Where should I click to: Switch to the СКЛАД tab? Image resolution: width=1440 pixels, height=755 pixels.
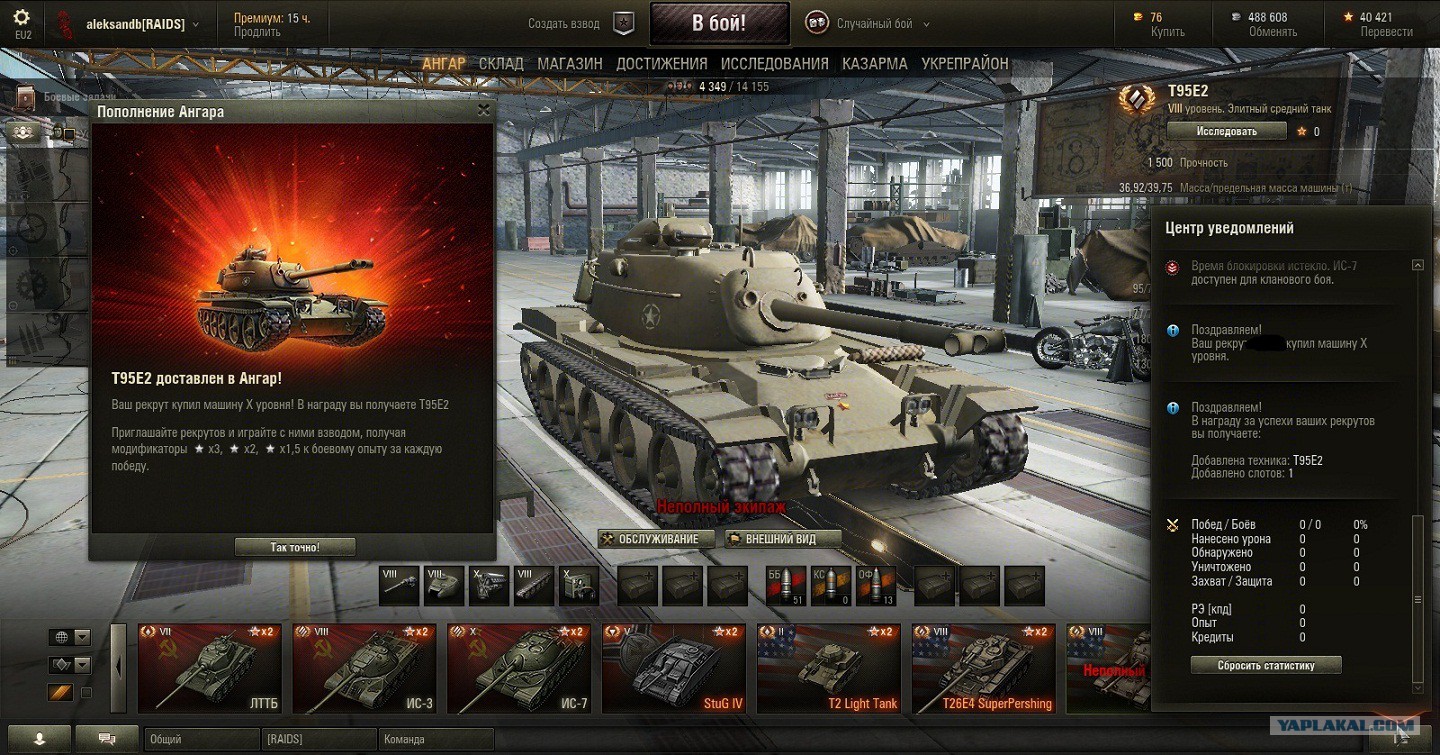[x=501, y=63]
